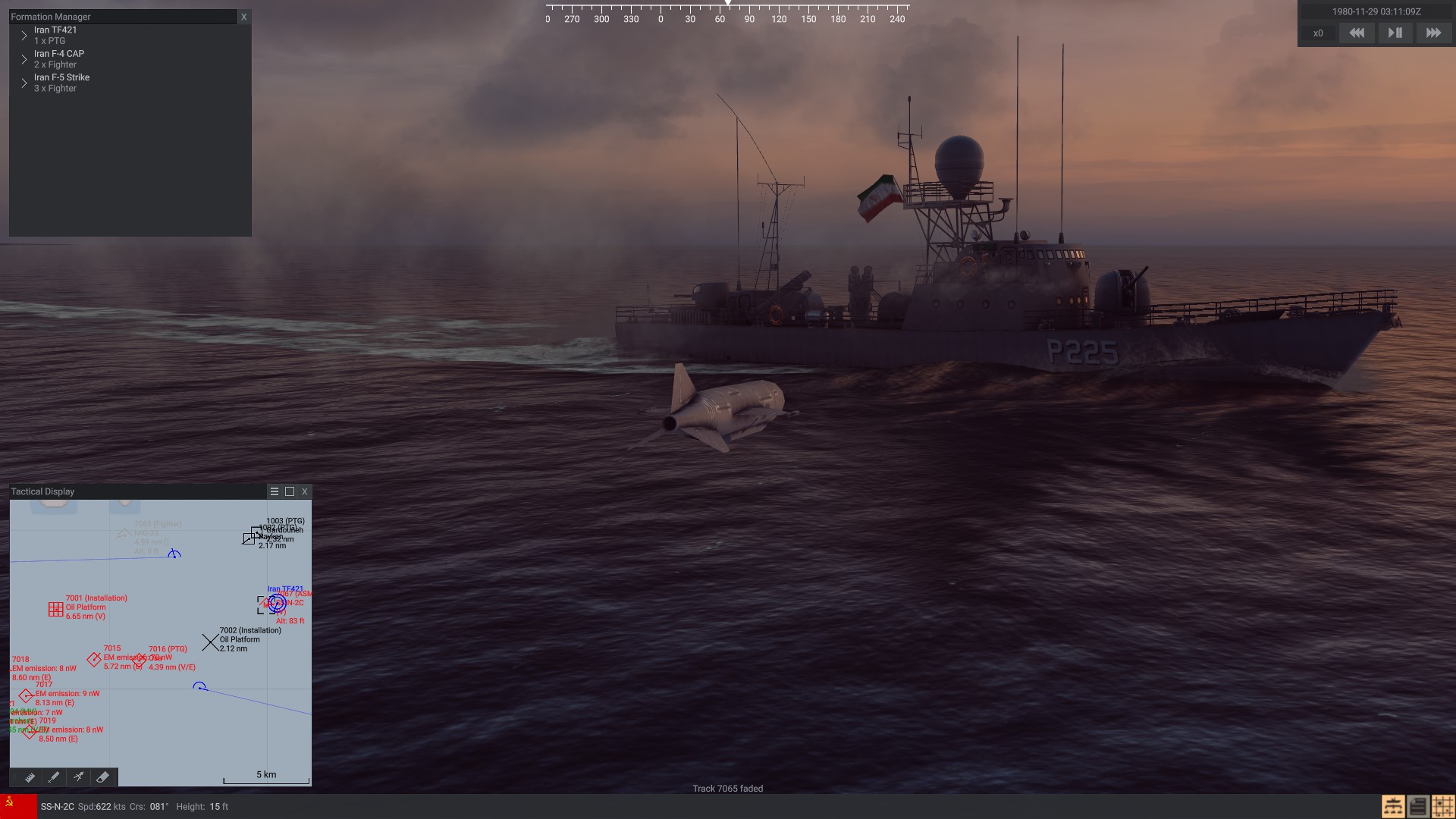Maximize the Tactical Display window
1456x819 pixels.
tap(290, 491)
